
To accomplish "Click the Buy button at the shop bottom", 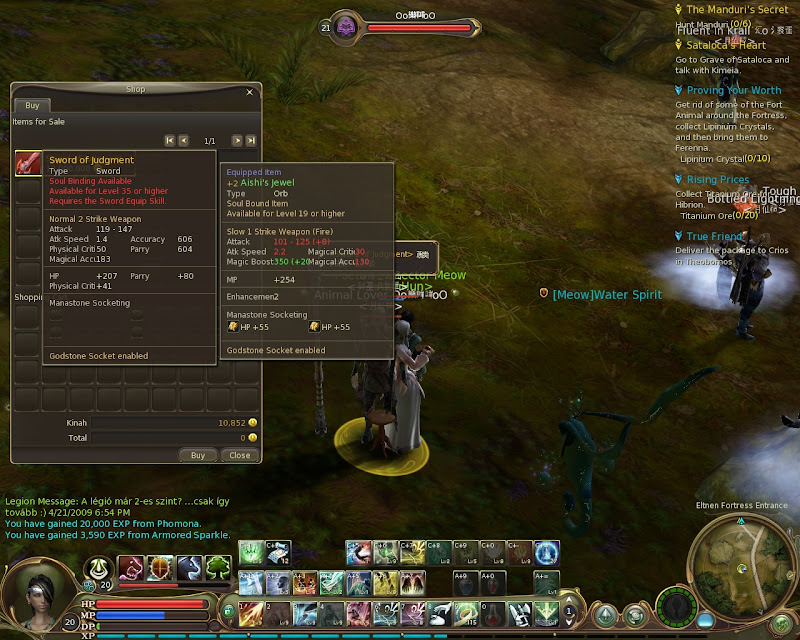I will [x=198, y=455].
